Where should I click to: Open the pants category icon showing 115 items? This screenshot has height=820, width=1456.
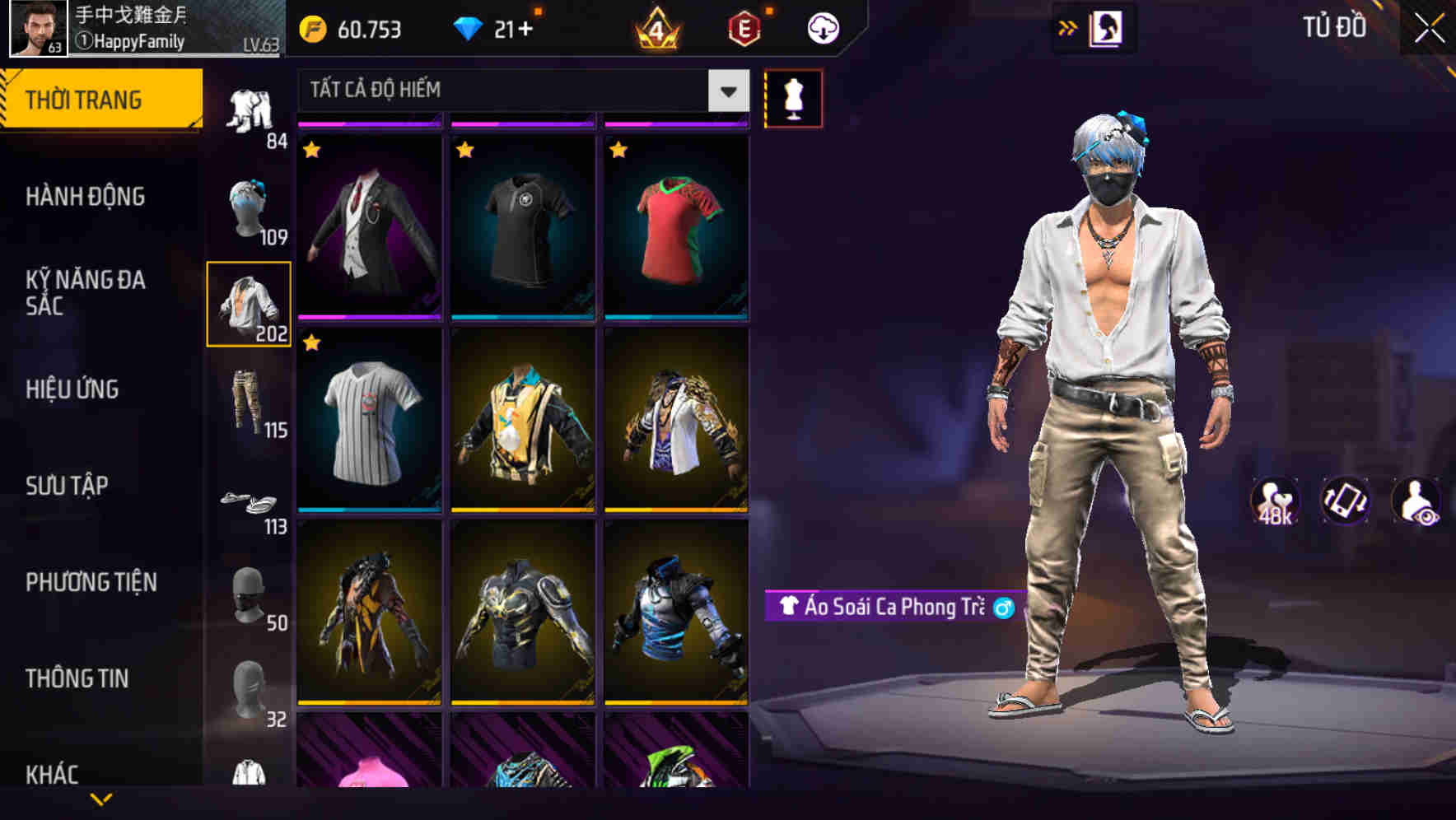250,403
